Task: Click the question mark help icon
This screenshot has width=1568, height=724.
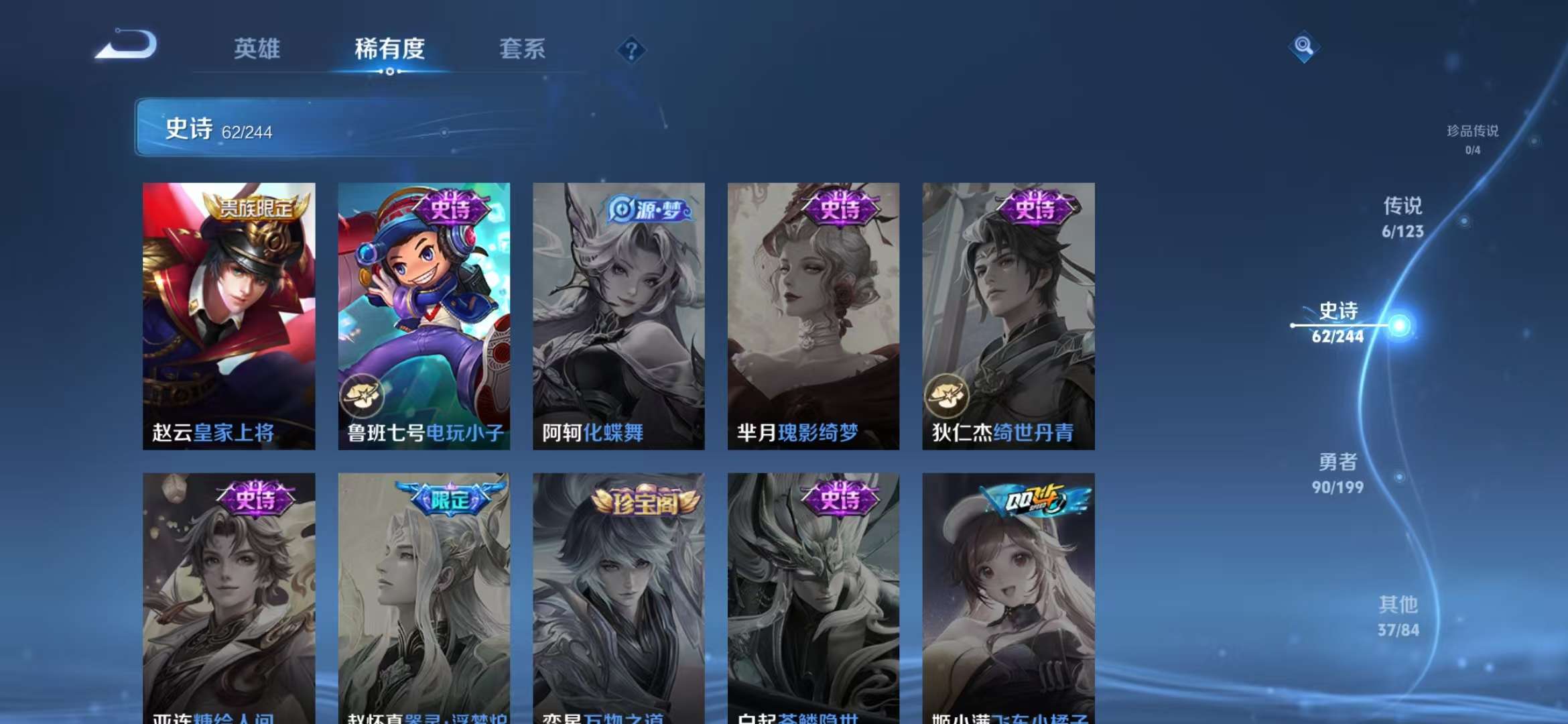Action: point(630,50)
